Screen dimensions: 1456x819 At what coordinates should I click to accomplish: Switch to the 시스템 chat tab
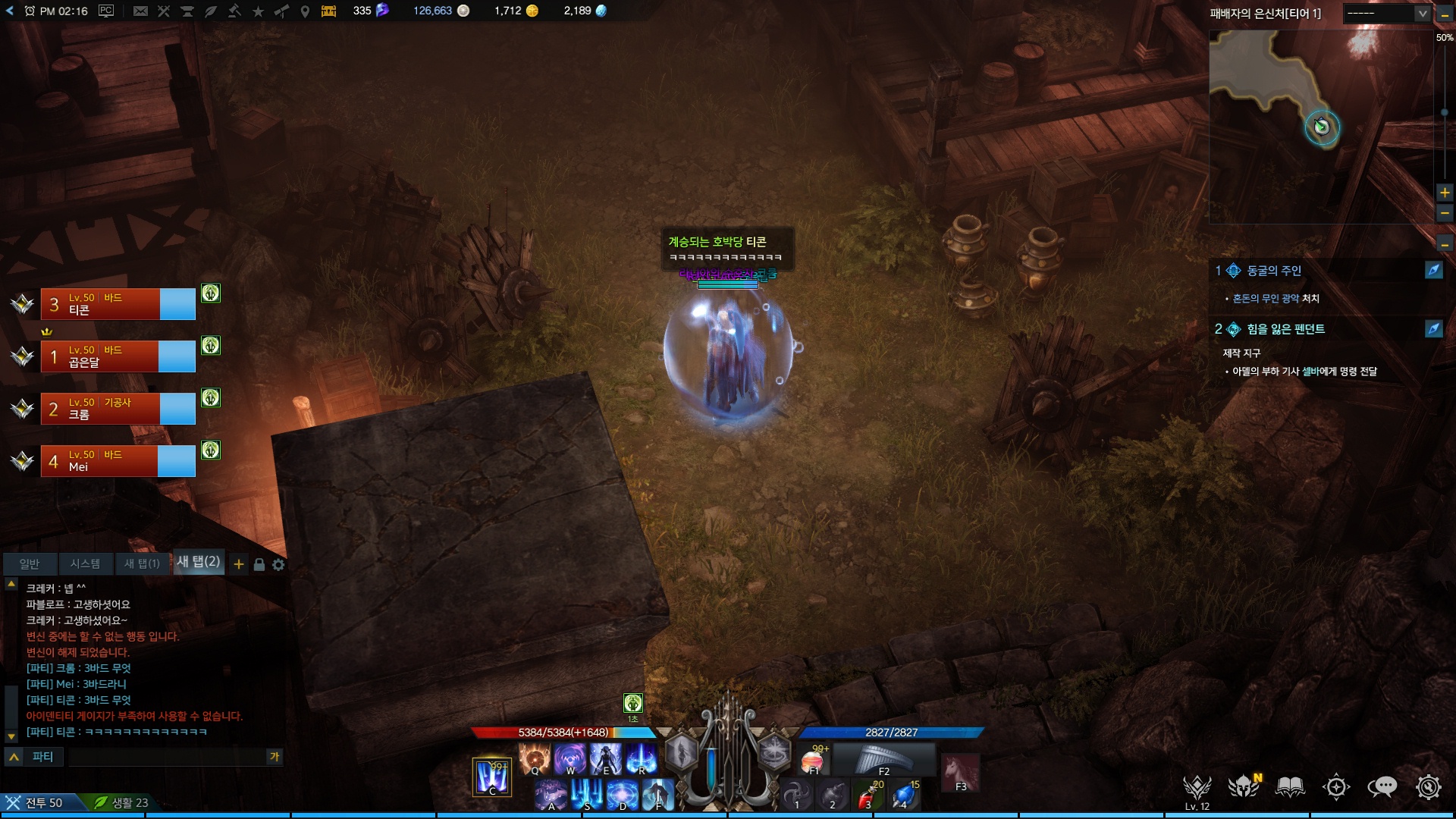85,563
